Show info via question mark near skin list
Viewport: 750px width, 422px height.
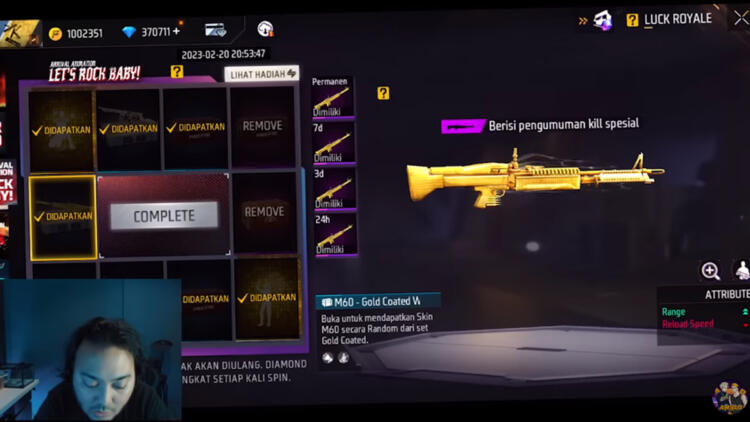[383, 93]
